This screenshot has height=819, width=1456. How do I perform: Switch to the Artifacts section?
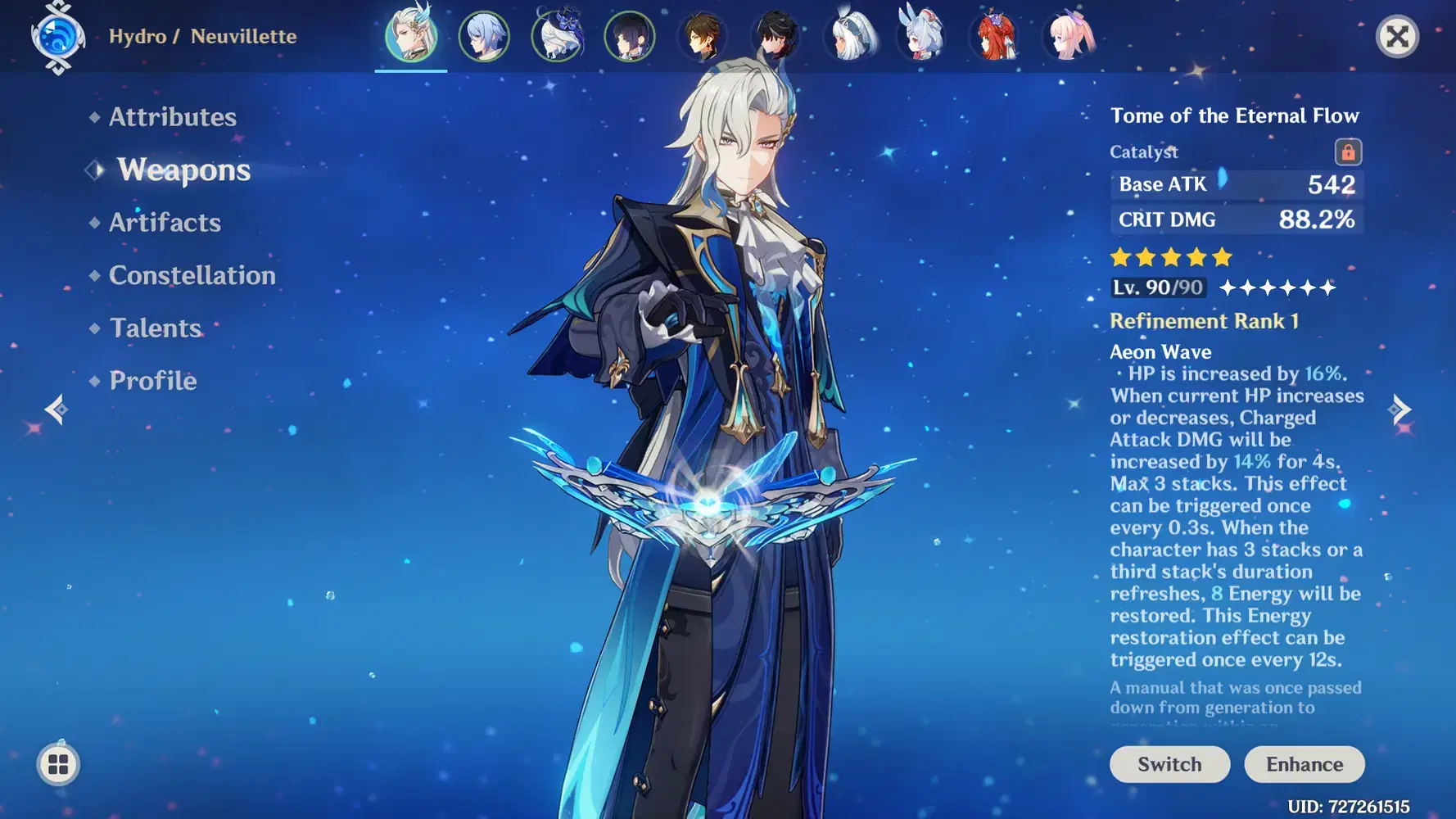165,223
